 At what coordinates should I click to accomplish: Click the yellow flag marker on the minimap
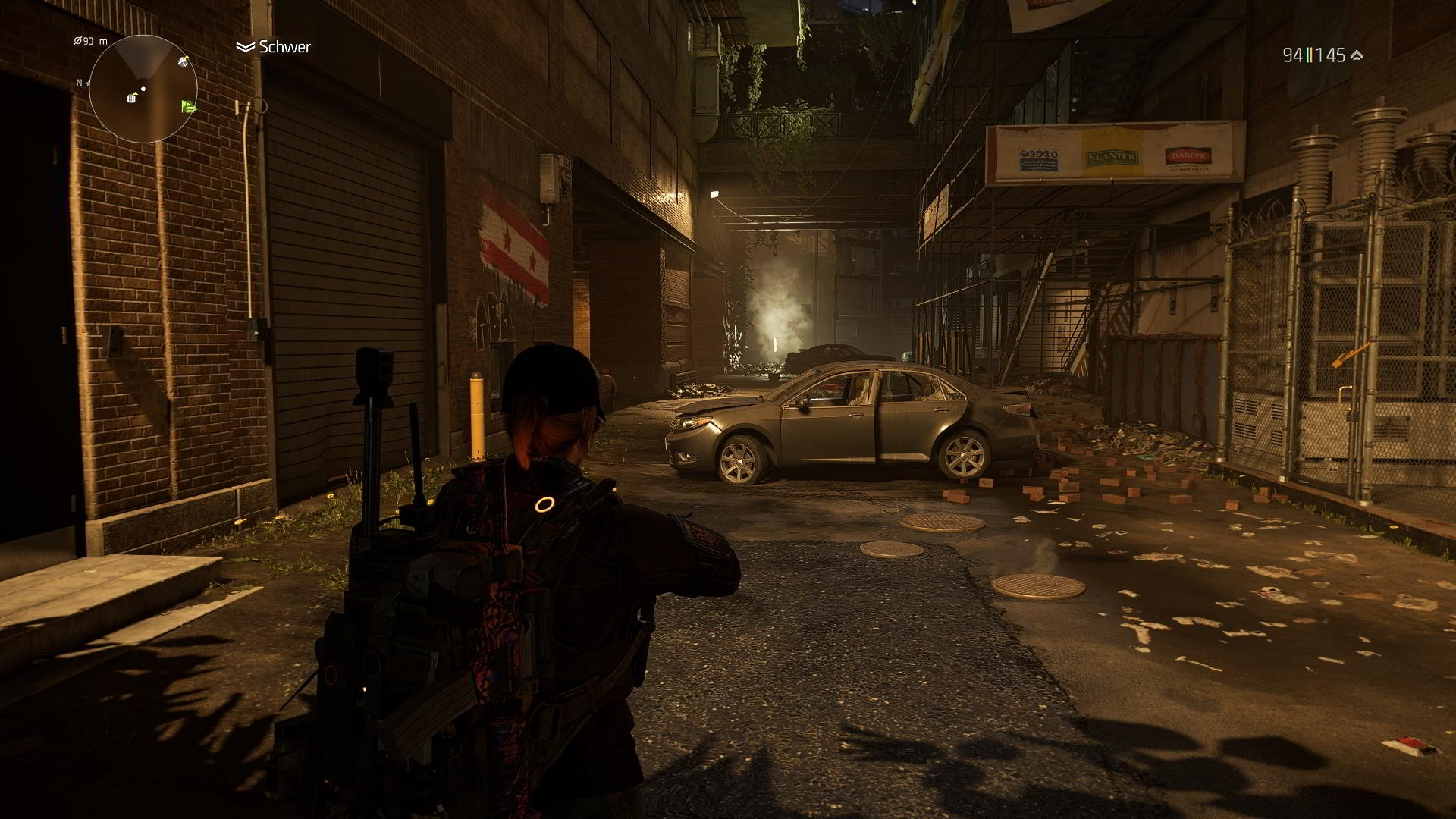[x=135, y=93]
